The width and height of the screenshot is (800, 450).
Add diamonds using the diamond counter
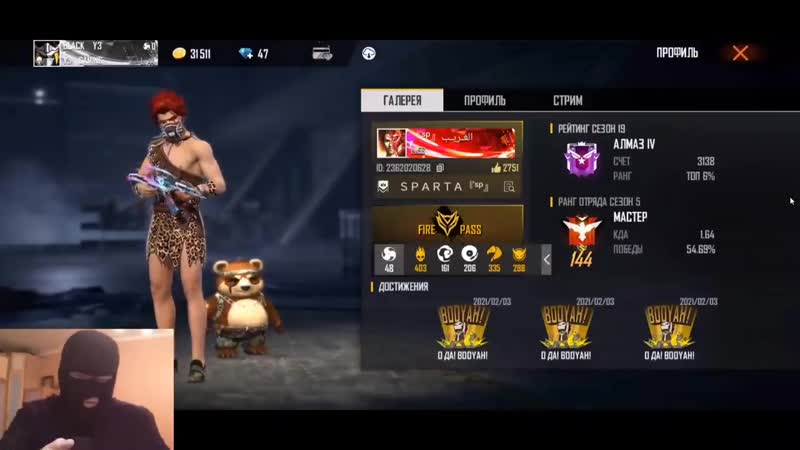pyautogui.click(x=252, y=54)
